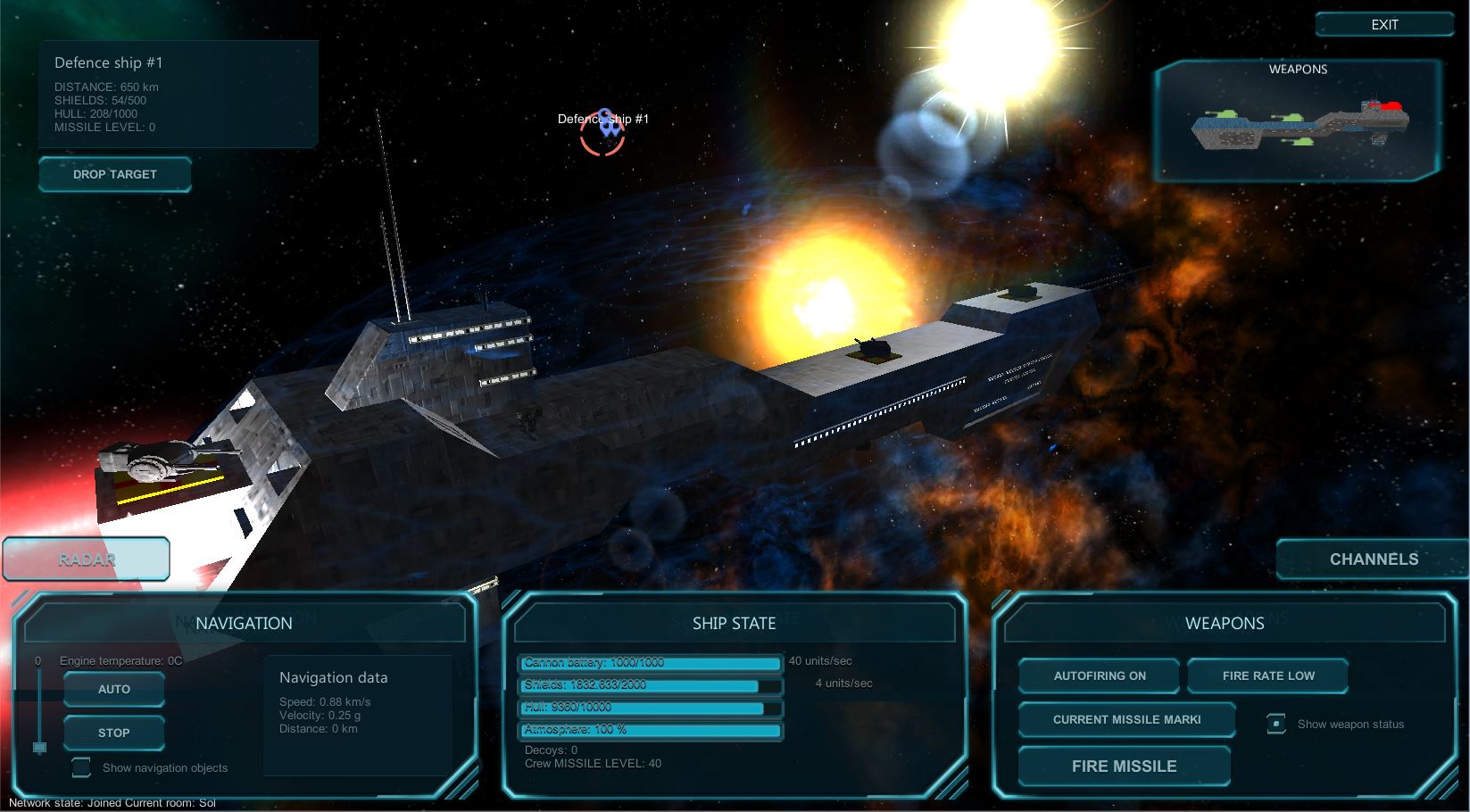Fire a missile
The image size is (1470, 812).
coord(1124,766)
